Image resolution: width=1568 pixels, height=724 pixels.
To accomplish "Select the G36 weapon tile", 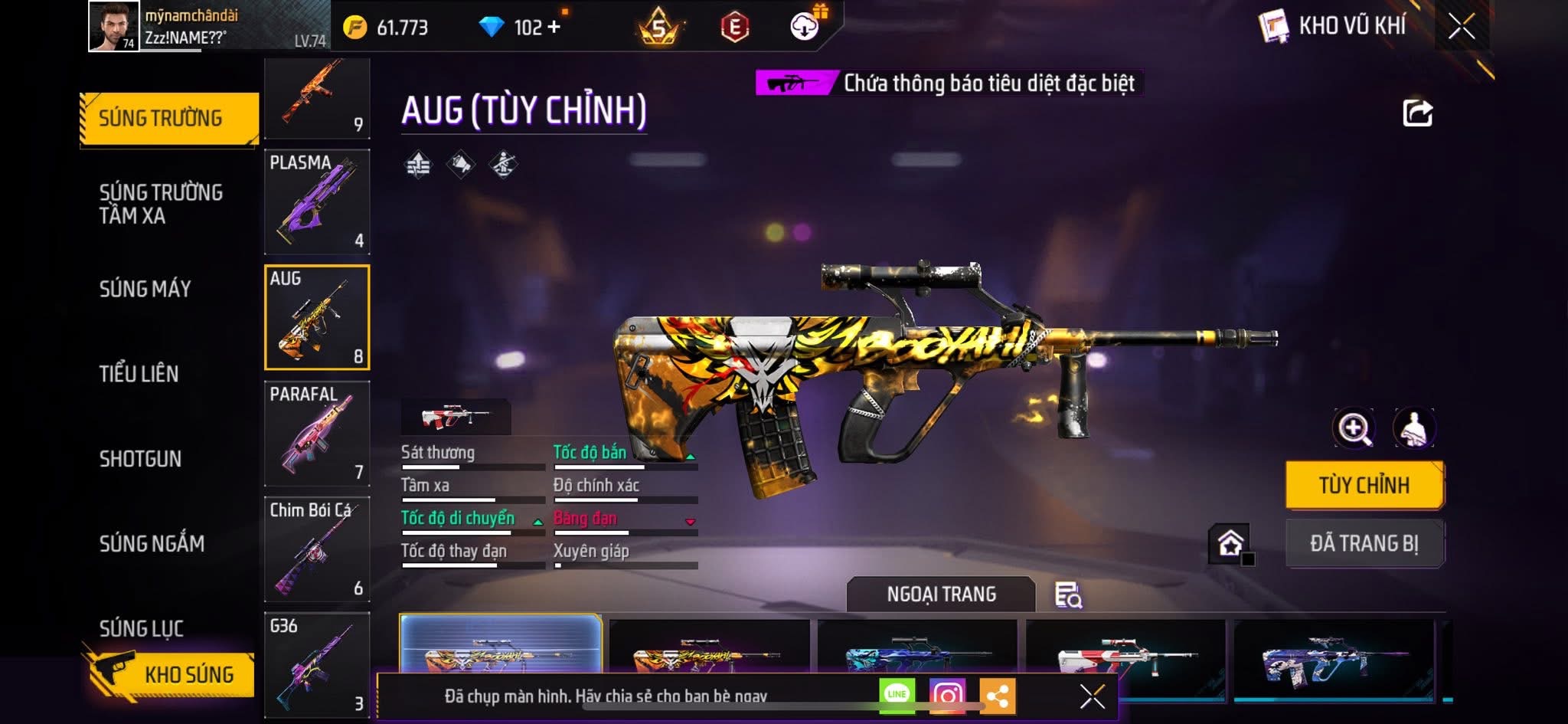I will coord(317,664).
